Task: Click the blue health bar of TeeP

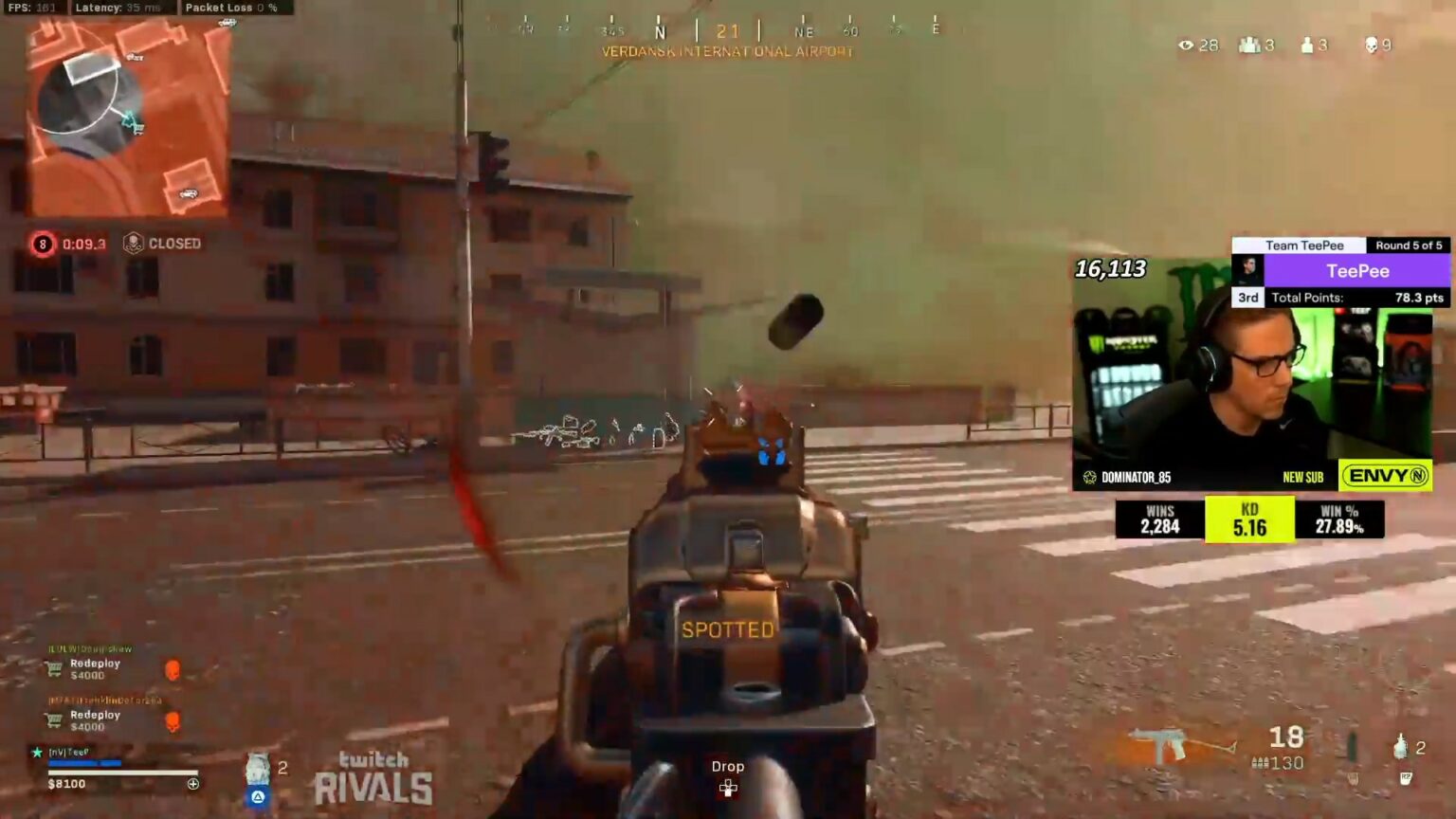Action: tap(85, 763)
